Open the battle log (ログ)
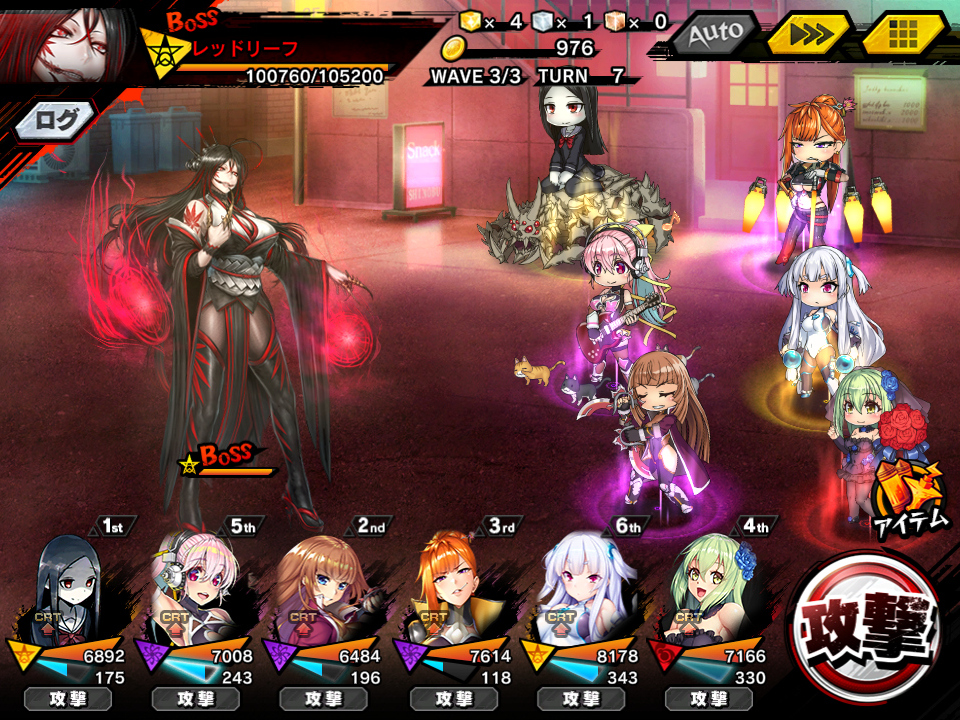Screen dimensions: 960x720 click(x=56, y=120)
